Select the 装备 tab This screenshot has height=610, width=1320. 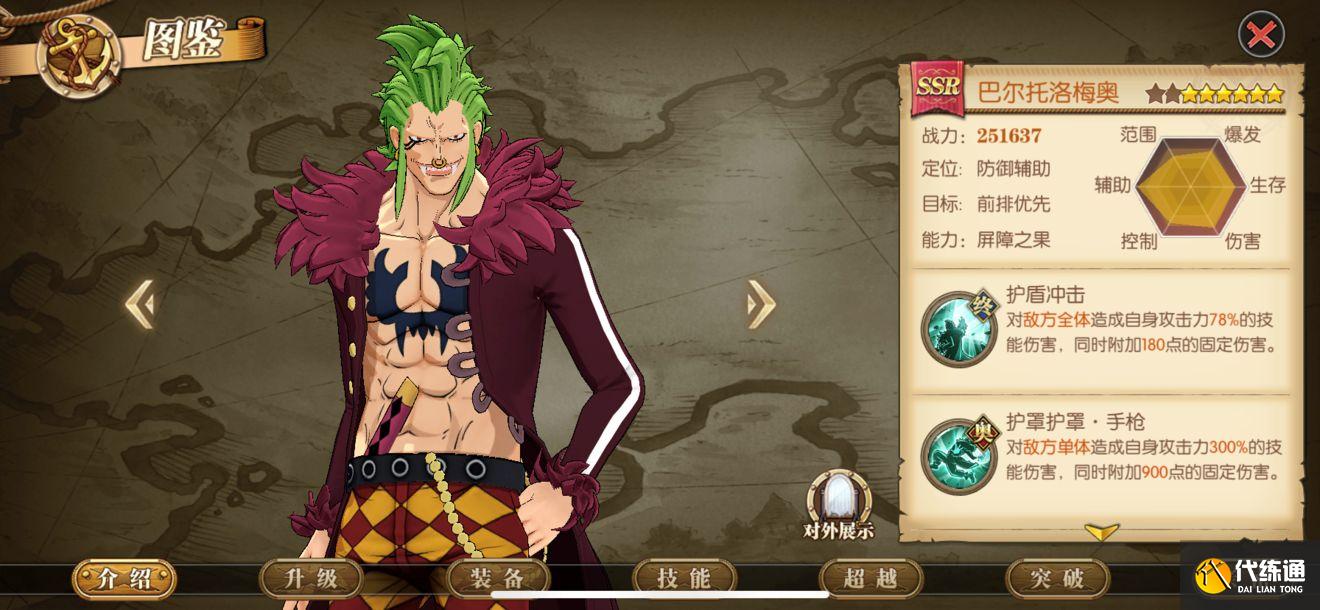[x=497, y=578]
